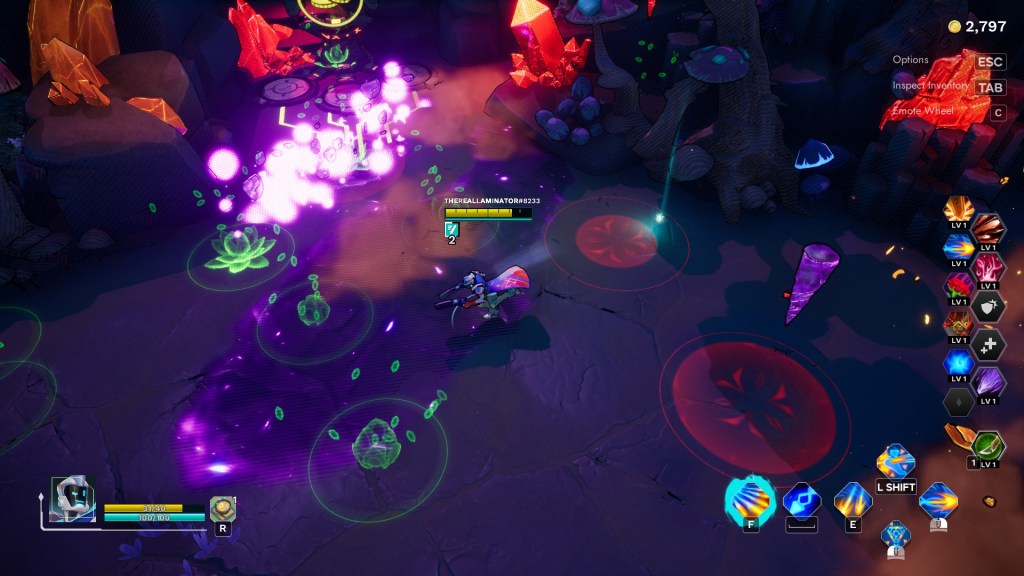Click the robot character portrait
This screenshot has width=1024, height=576.
coord(73,497)
